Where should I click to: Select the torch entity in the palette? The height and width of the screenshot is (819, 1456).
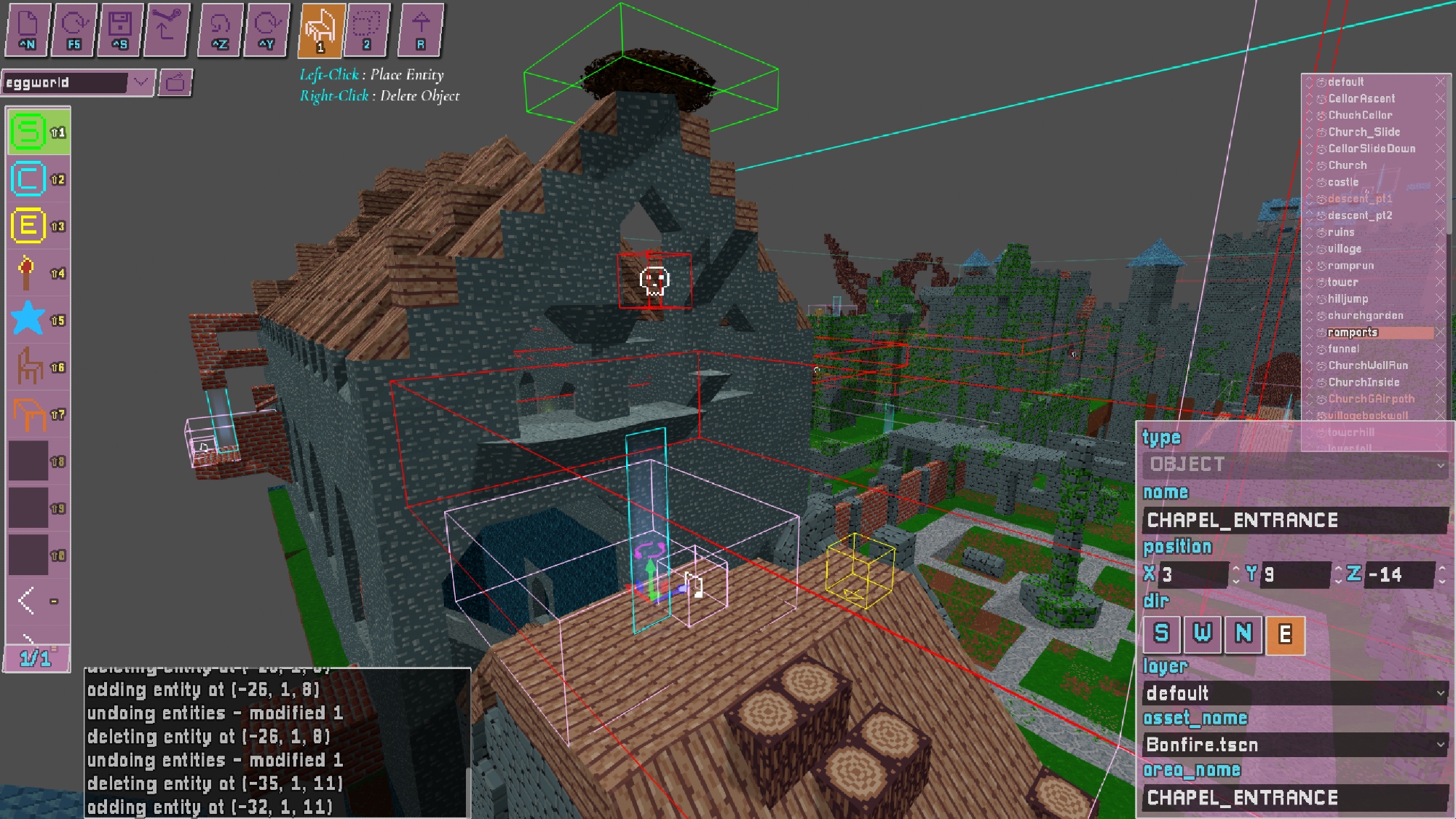click(28, 273)
